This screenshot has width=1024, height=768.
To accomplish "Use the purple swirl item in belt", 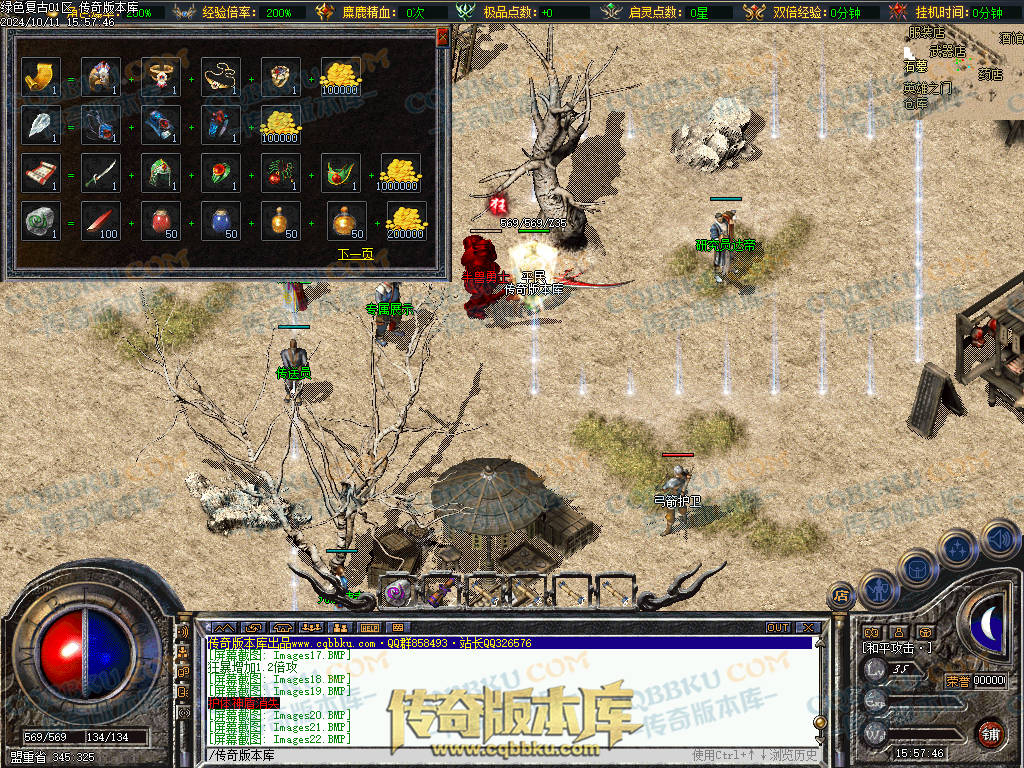I will pyautogui.click(x=398, y=591).
